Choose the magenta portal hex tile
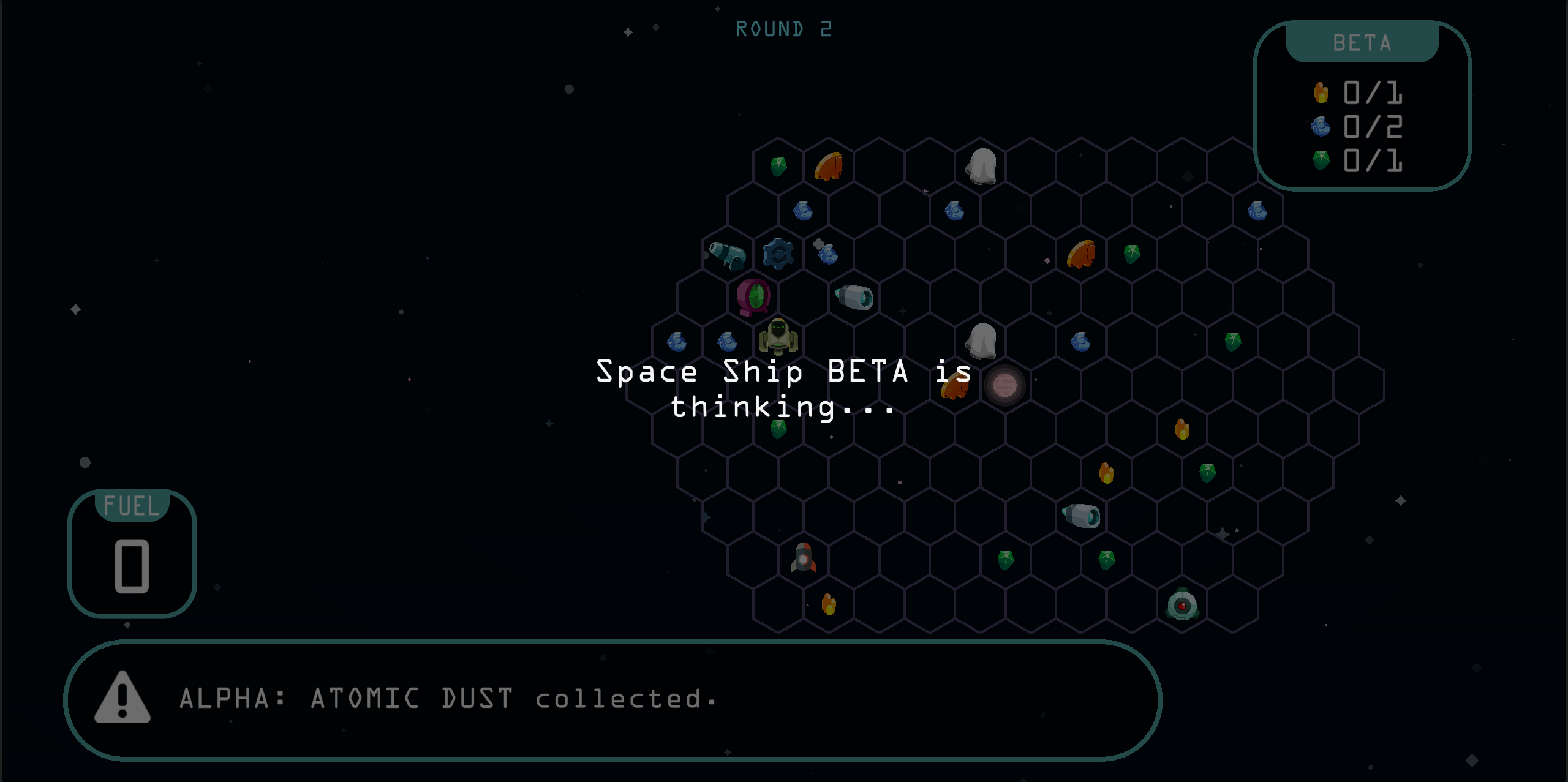 753,297
